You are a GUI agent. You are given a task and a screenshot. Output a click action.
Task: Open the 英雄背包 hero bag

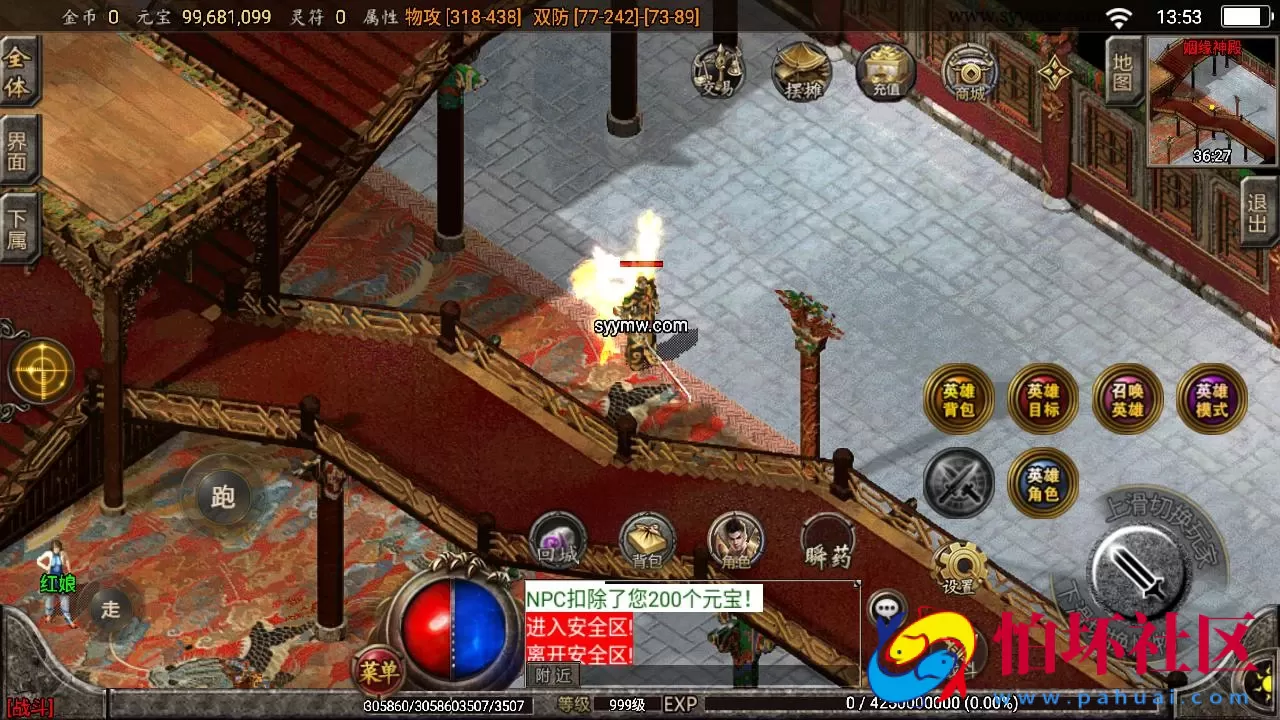click(x=958, y=398)
